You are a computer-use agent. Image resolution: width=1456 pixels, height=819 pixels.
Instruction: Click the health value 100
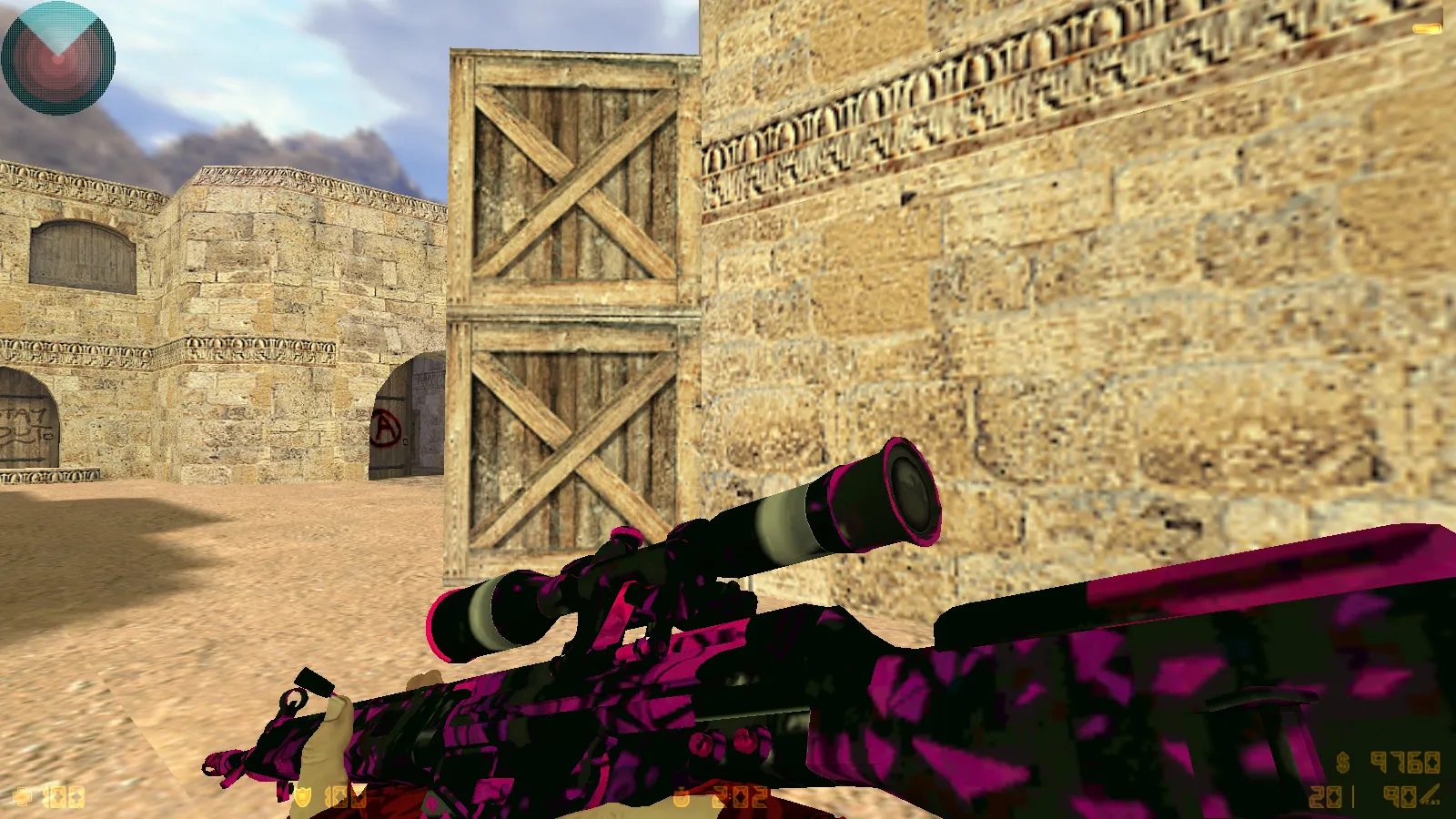[64, 798]
